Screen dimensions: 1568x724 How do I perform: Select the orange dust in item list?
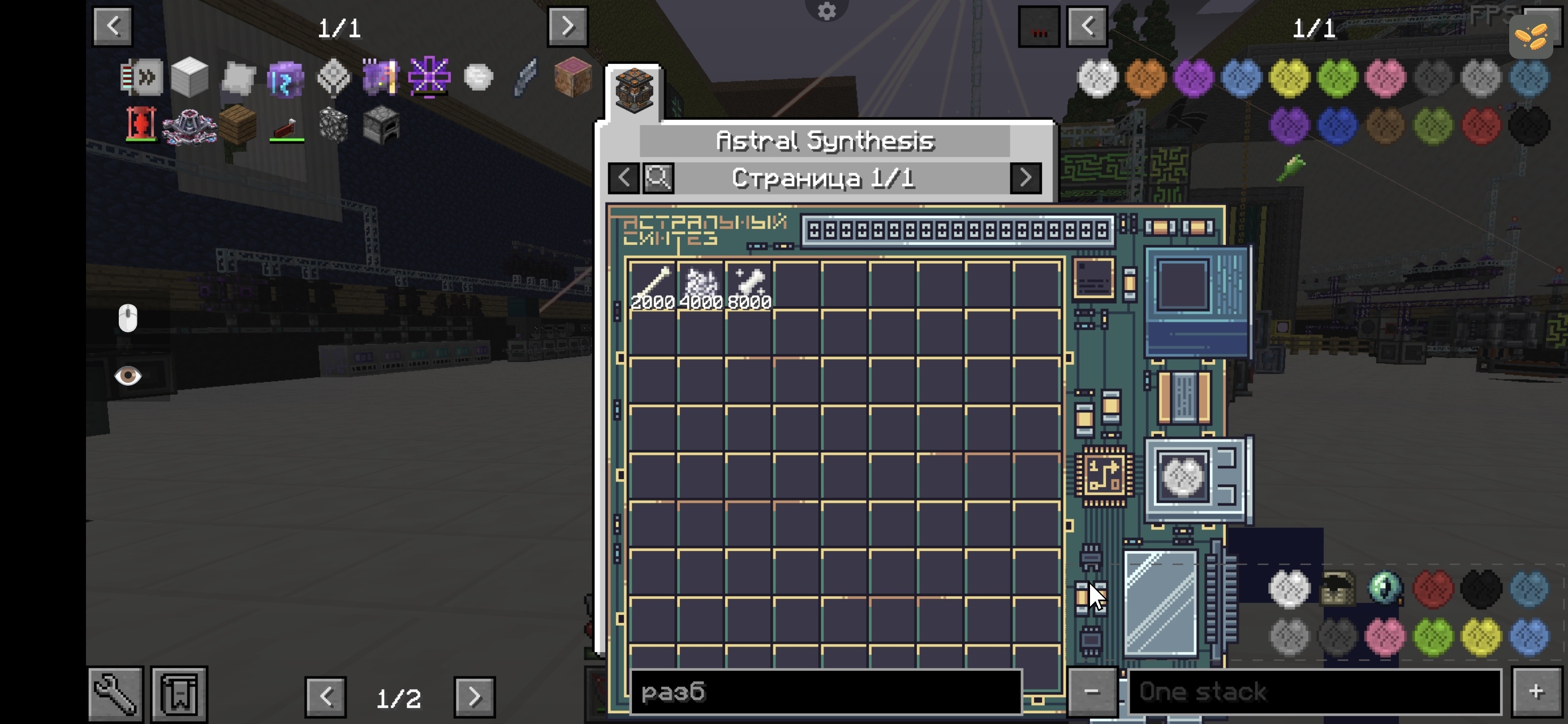coord(1145,78)
